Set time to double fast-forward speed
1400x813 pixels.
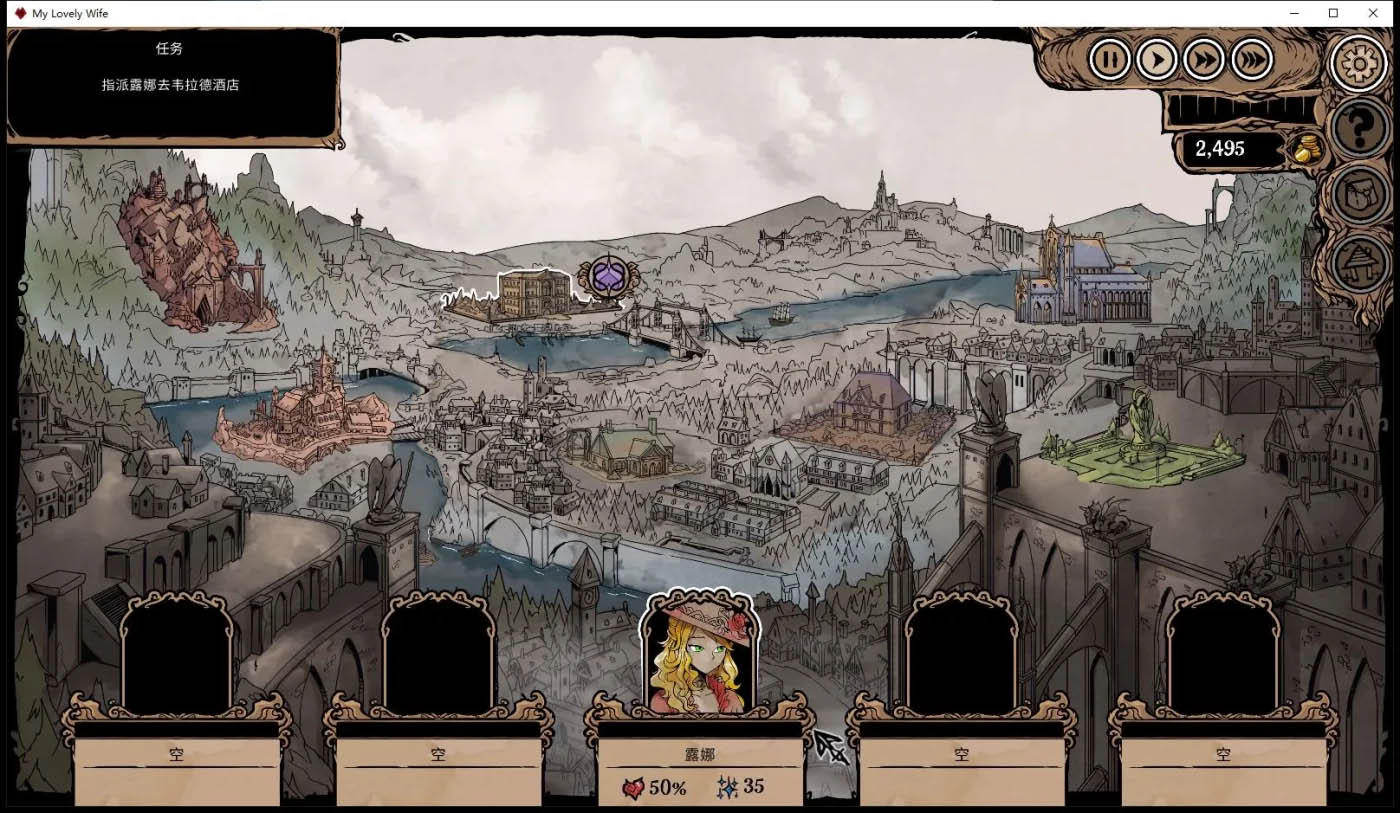(x=1204, y=60)
